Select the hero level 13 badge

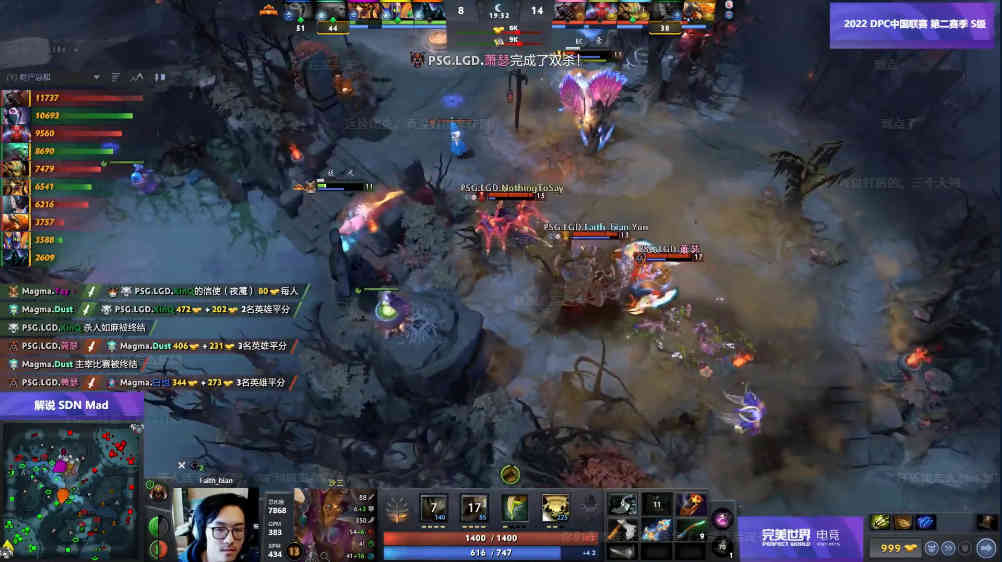pyautogui.click(x=294, y=550)
